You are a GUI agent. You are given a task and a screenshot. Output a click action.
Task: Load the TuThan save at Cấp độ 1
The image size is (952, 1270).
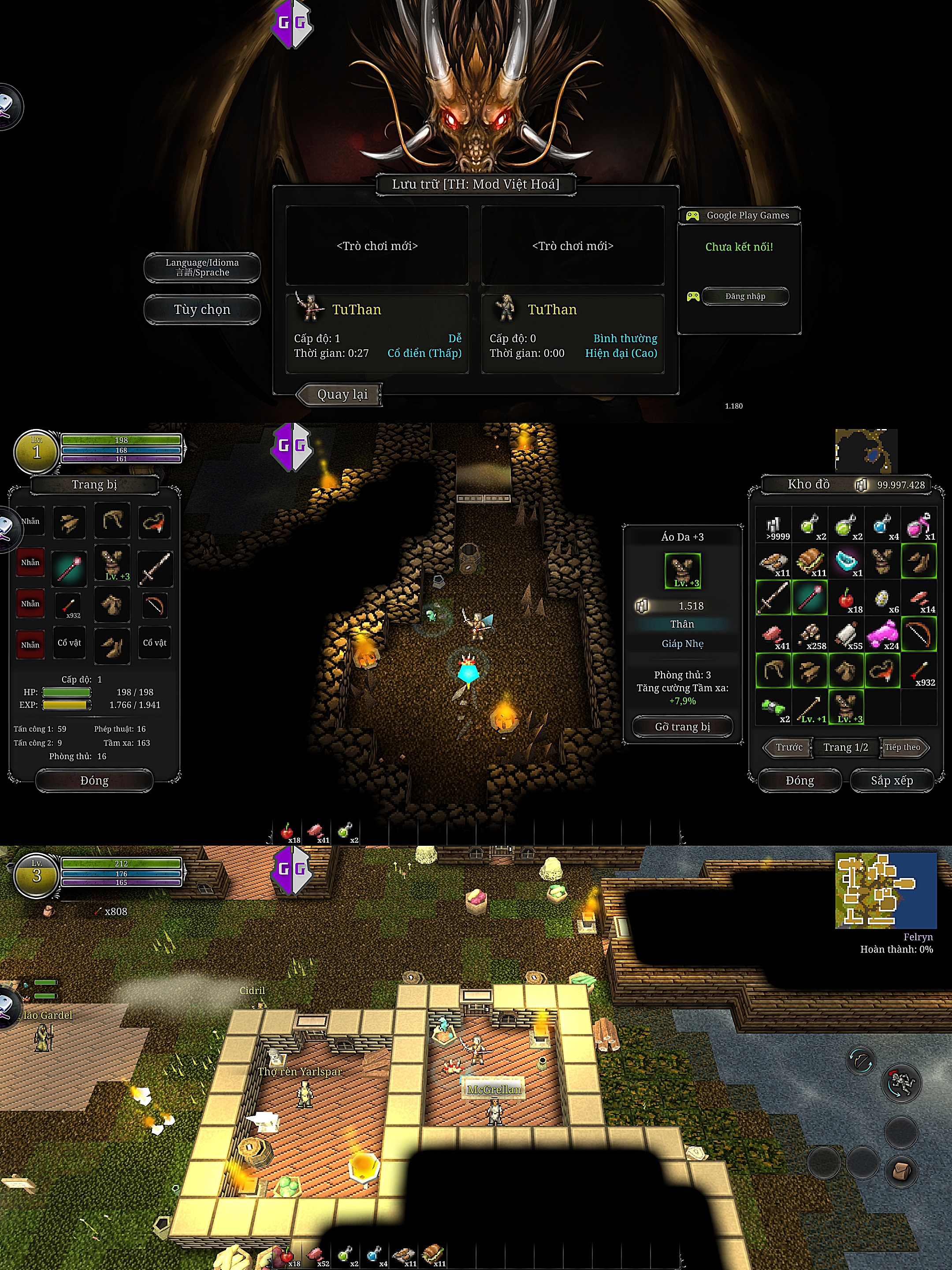tap(377, 333)
